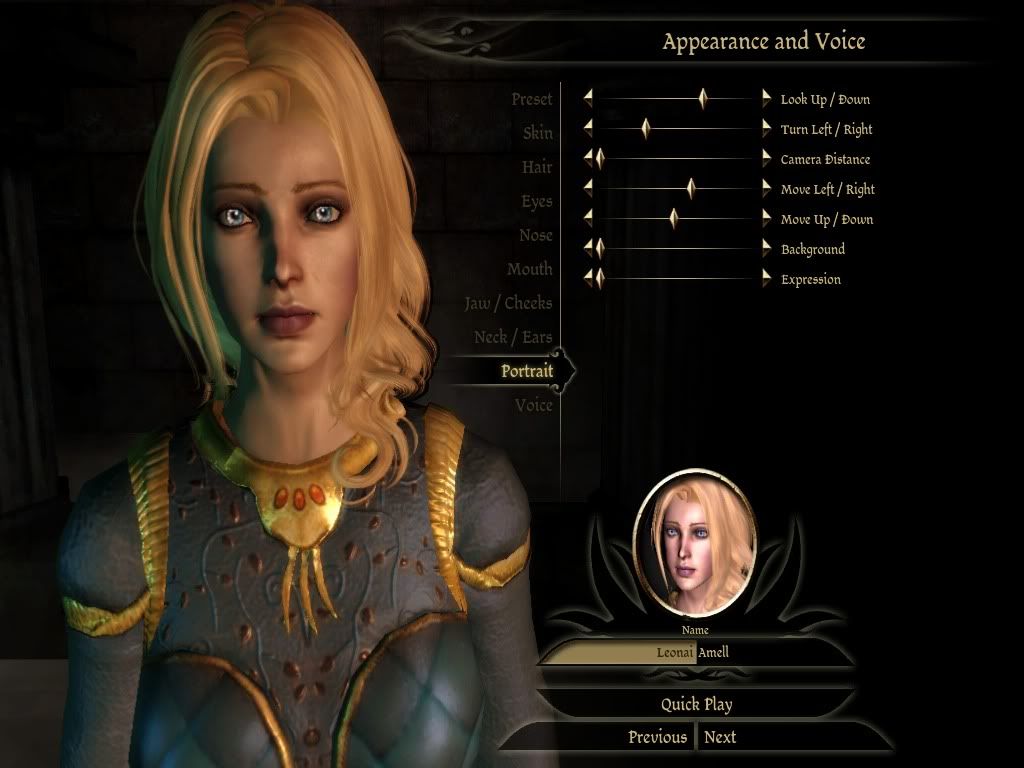1024x768 pixels.
Task: Go back with the Previous button
Action: (x=657, y=737)
